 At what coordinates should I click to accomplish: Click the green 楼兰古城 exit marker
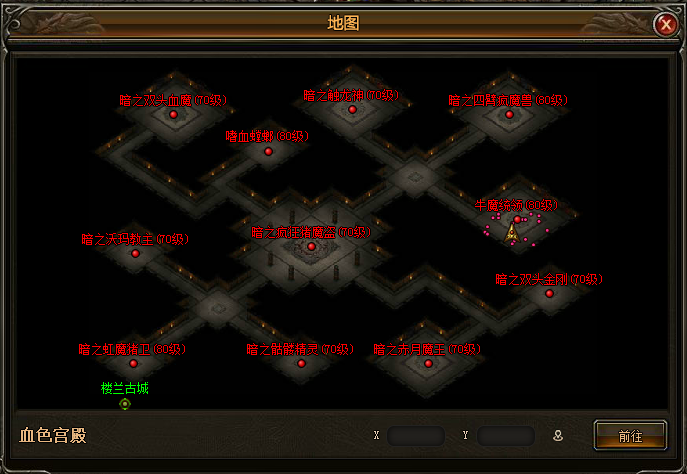pos(125,404)
